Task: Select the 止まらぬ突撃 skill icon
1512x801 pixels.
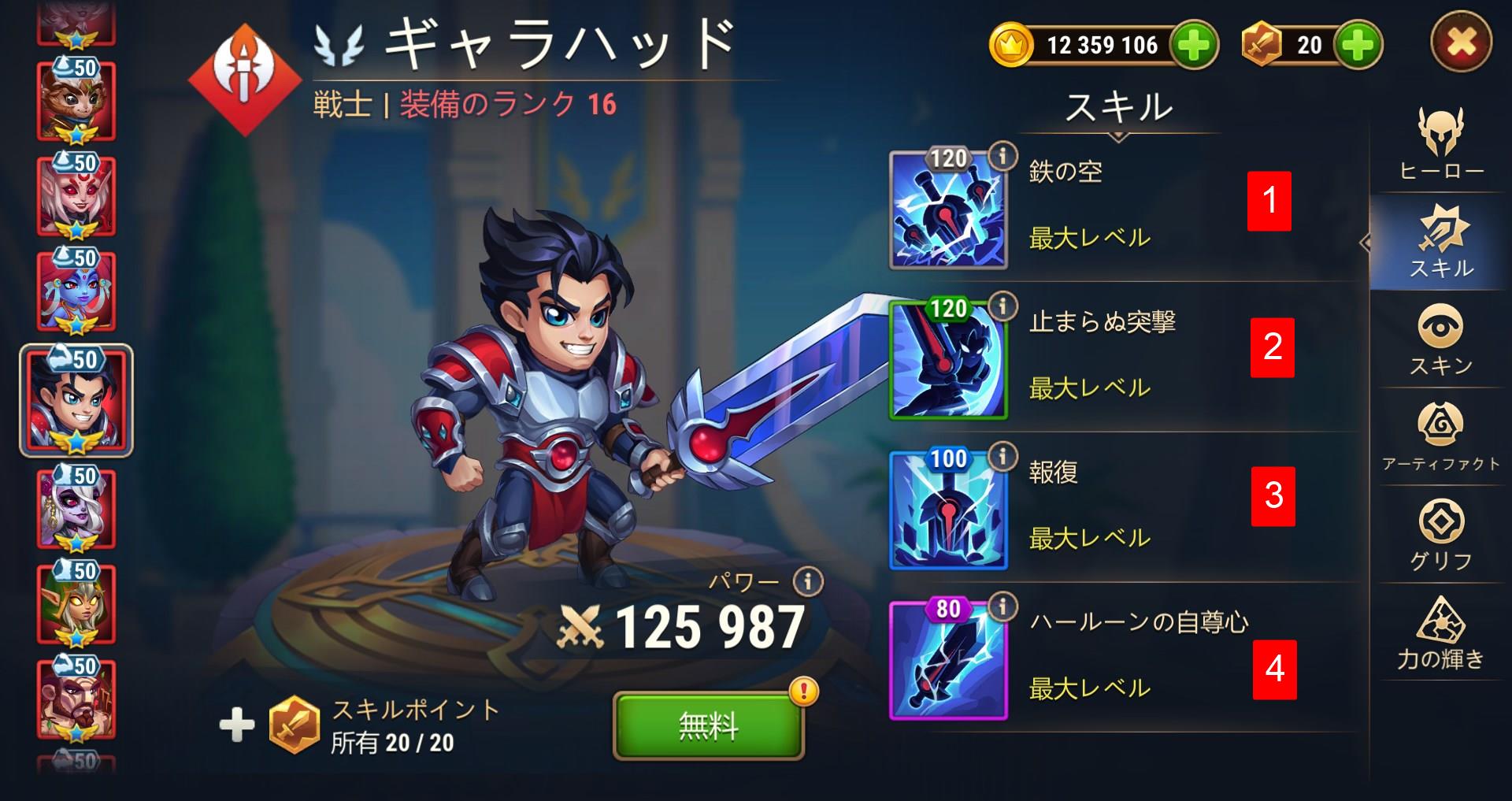Action: click(x=948, y=362)
